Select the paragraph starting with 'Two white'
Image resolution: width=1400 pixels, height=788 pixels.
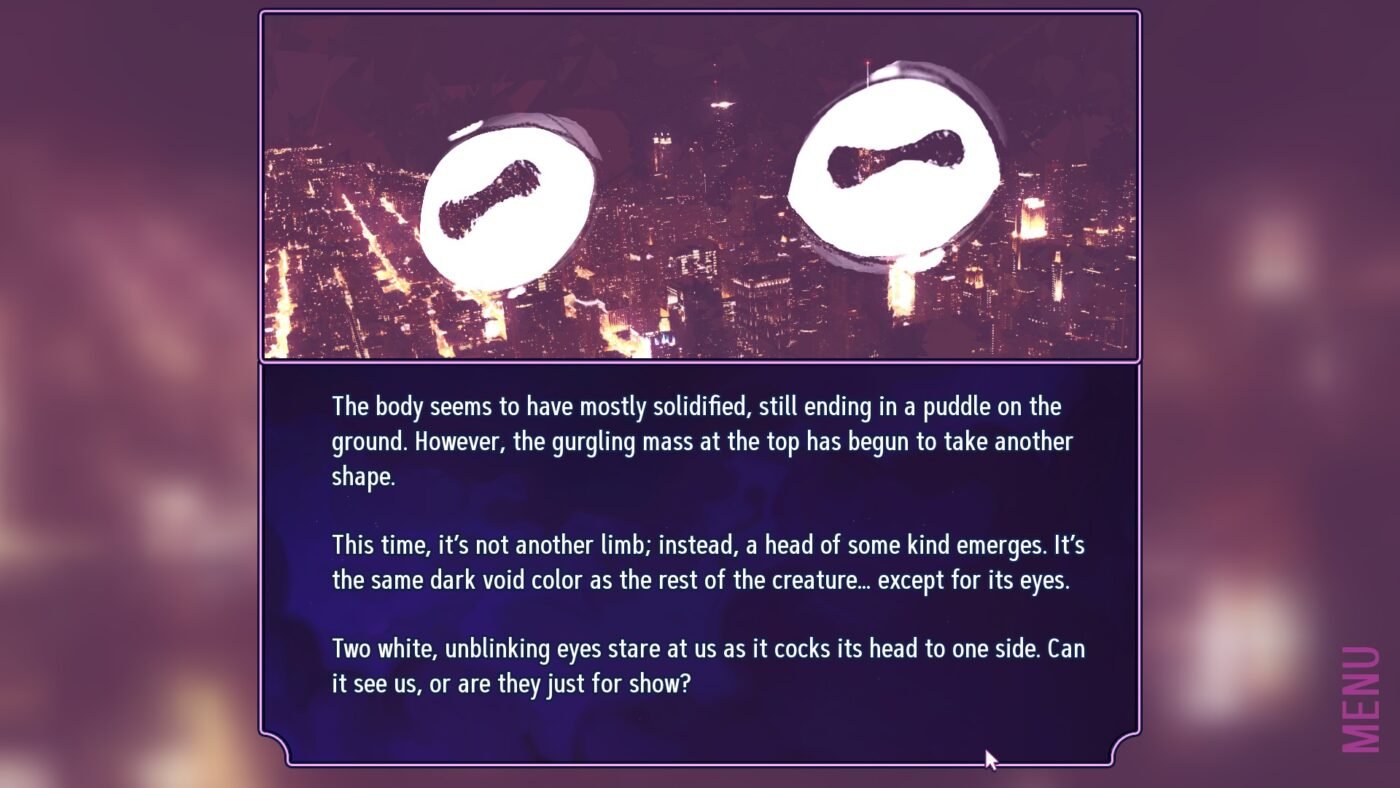(700, 665)
